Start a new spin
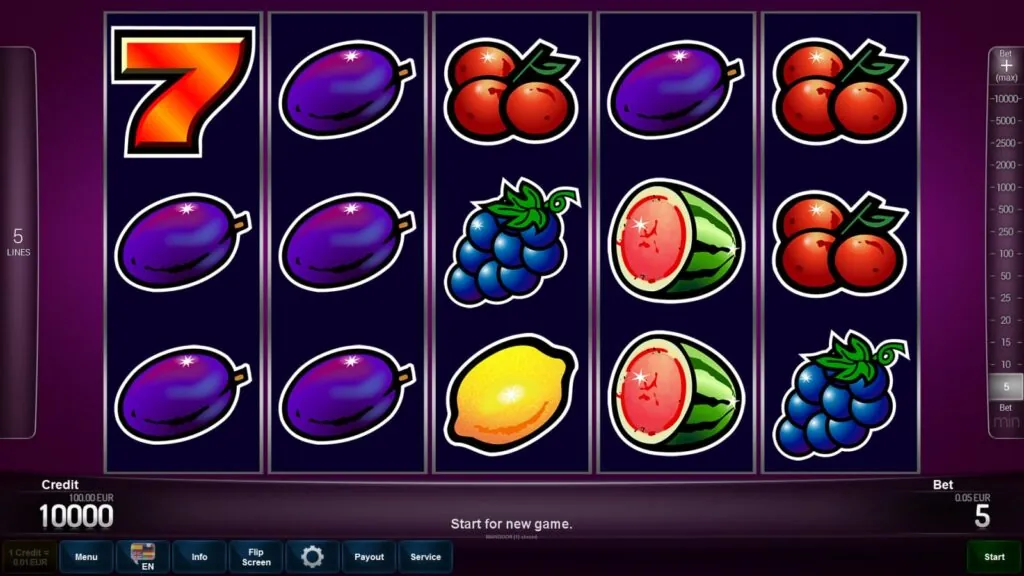Screen dimensions: 1024x576 (994, 557)
